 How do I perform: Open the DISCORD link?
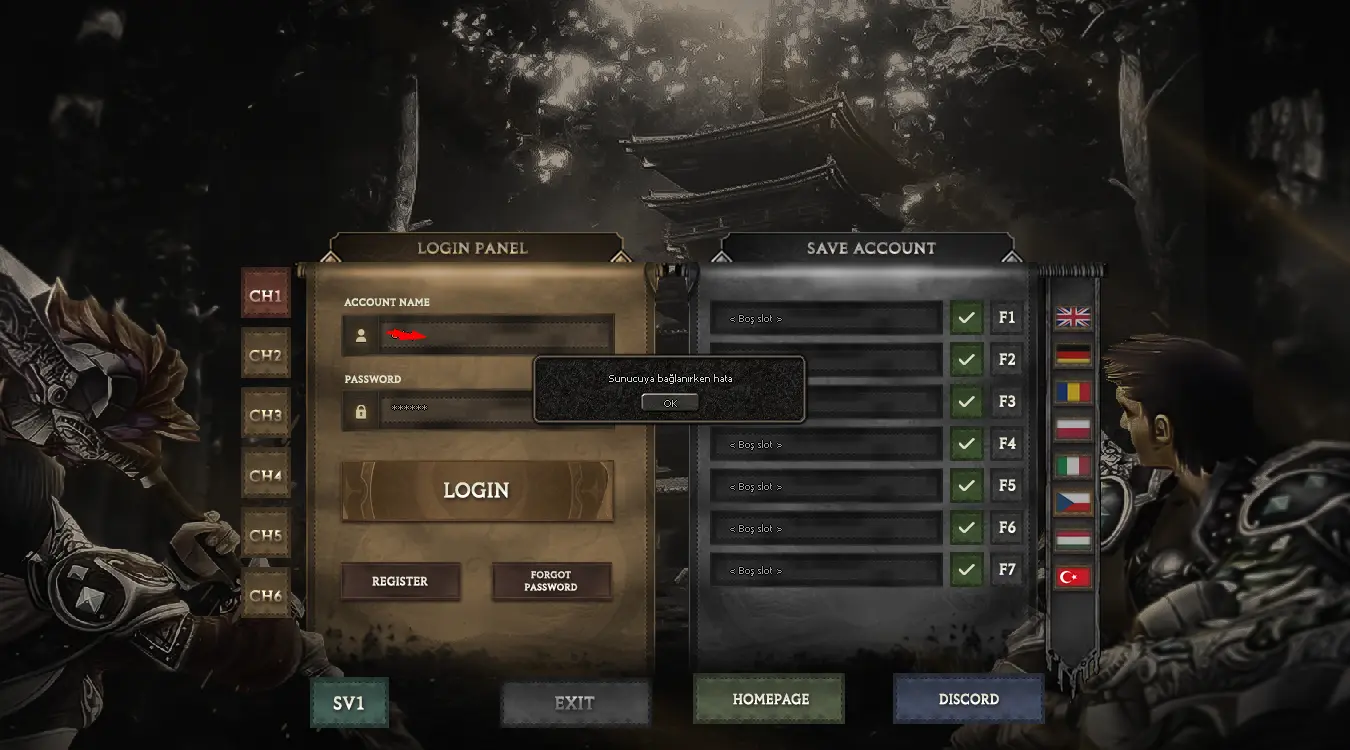[968, 699]
